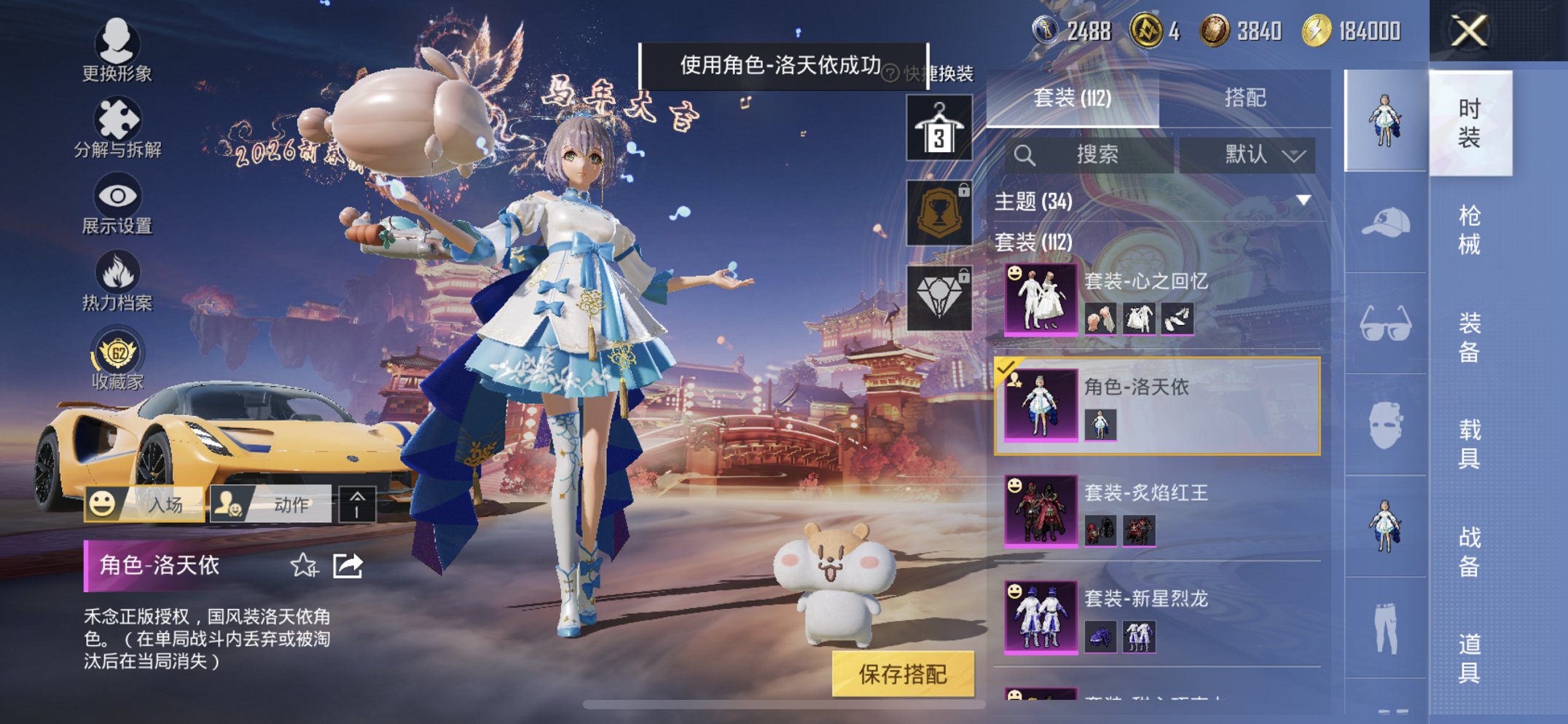Select the hat category icon in sidebar
Image resolution: width=1568 pixels, height=724 pixels.
point(1384,219)
